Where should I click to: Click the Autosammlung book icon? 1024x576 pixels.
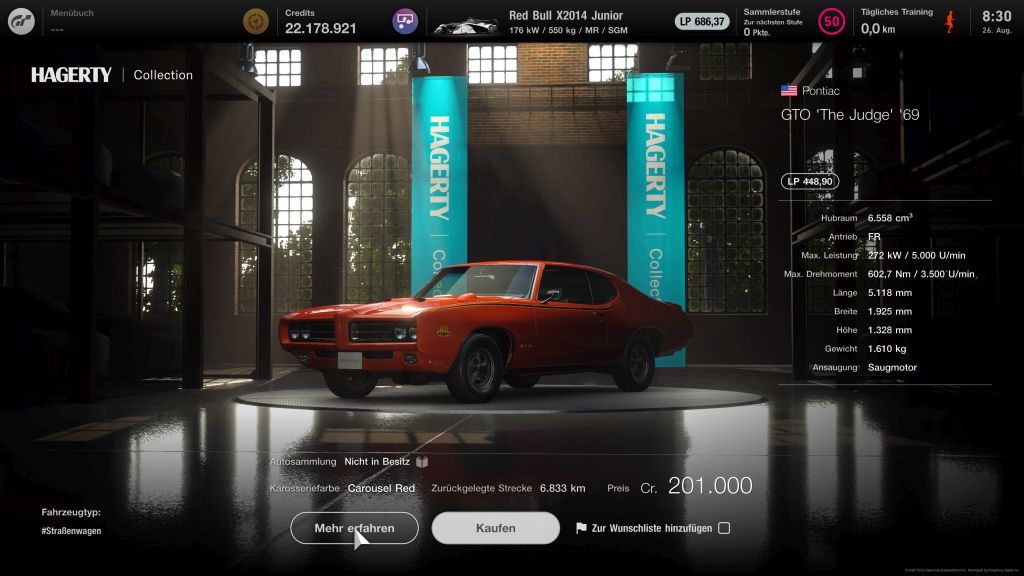(x=422, y=462)
